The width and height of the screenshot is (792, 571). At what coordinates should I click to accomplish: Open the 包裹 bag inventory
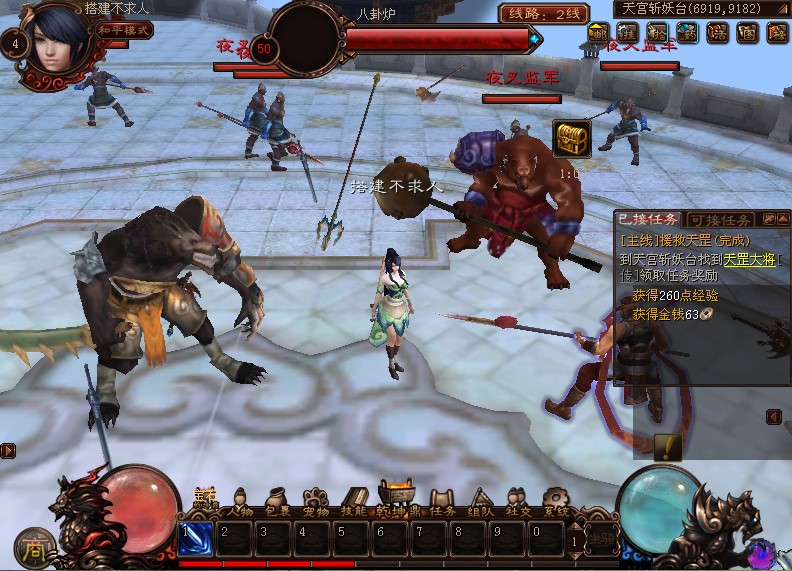tap(278, 502)
